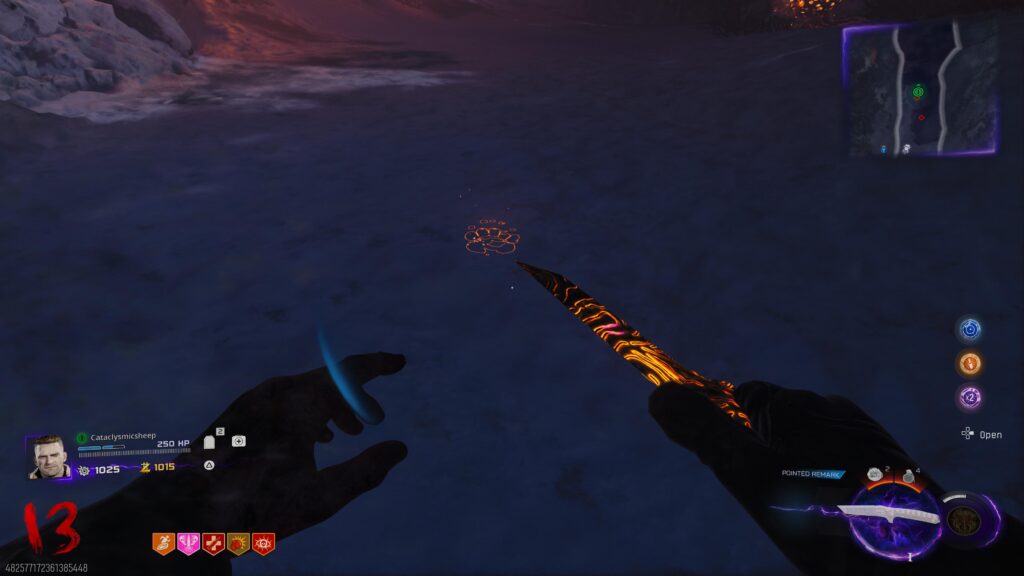Screen dimensions: 1024x576
Task: Select the pink perk badge
Action: pyautogui.click(x=188, y=543)
